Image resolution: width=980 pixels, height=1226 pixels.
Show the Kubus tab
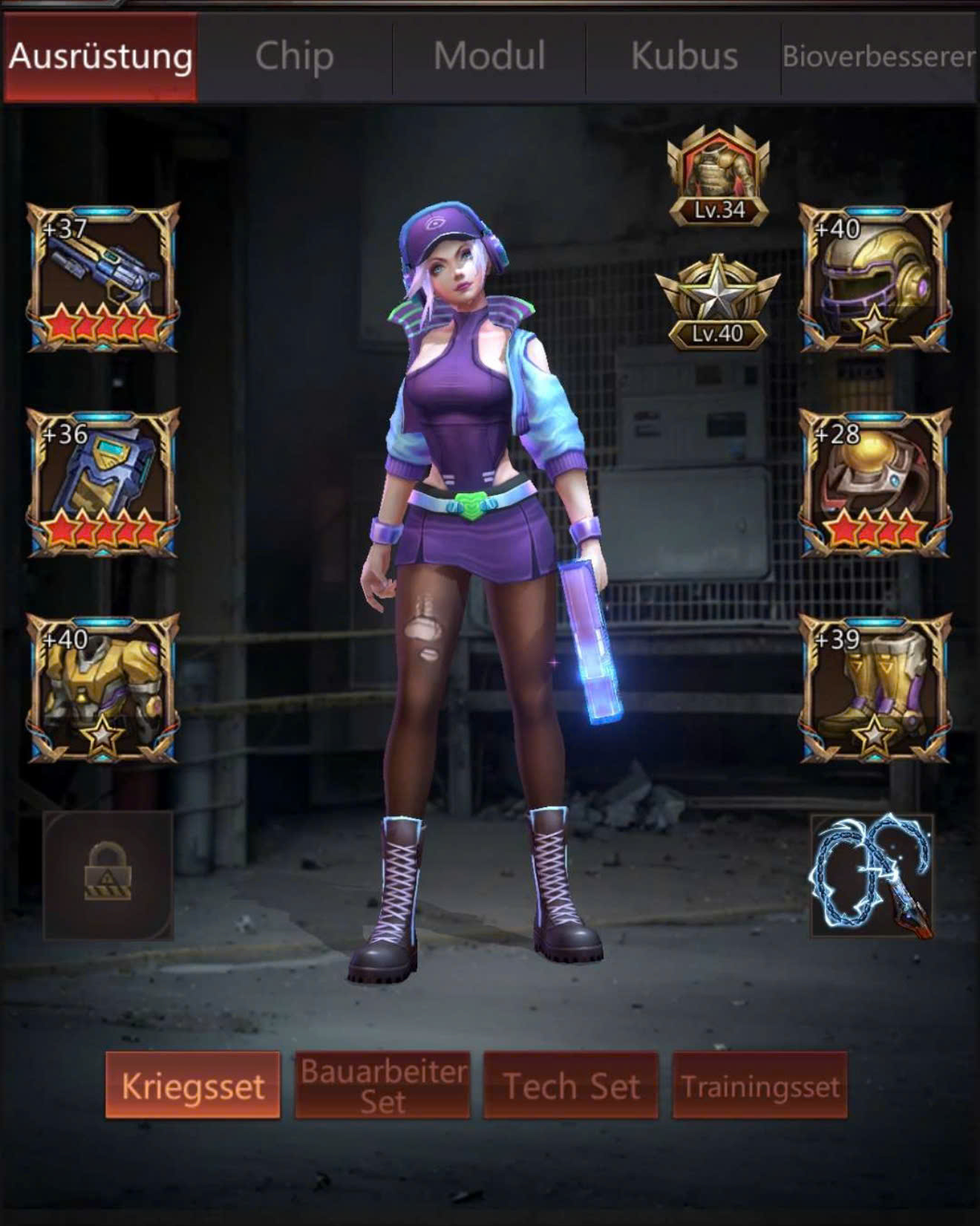click(684, 57)
